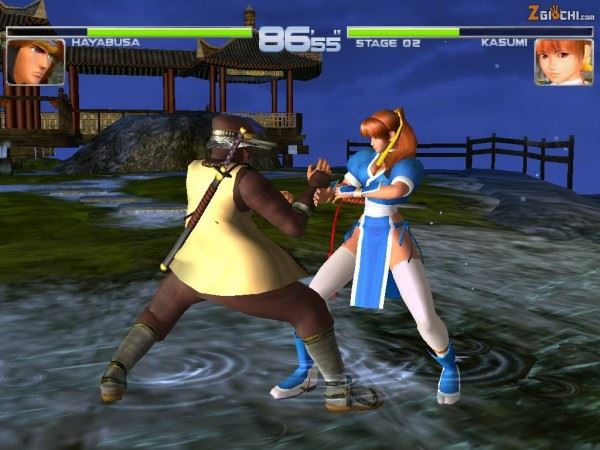This screenshot has height=450, width=600.
Task: Select Kasumi's character portrait
Action: click(x=563, y=62)
